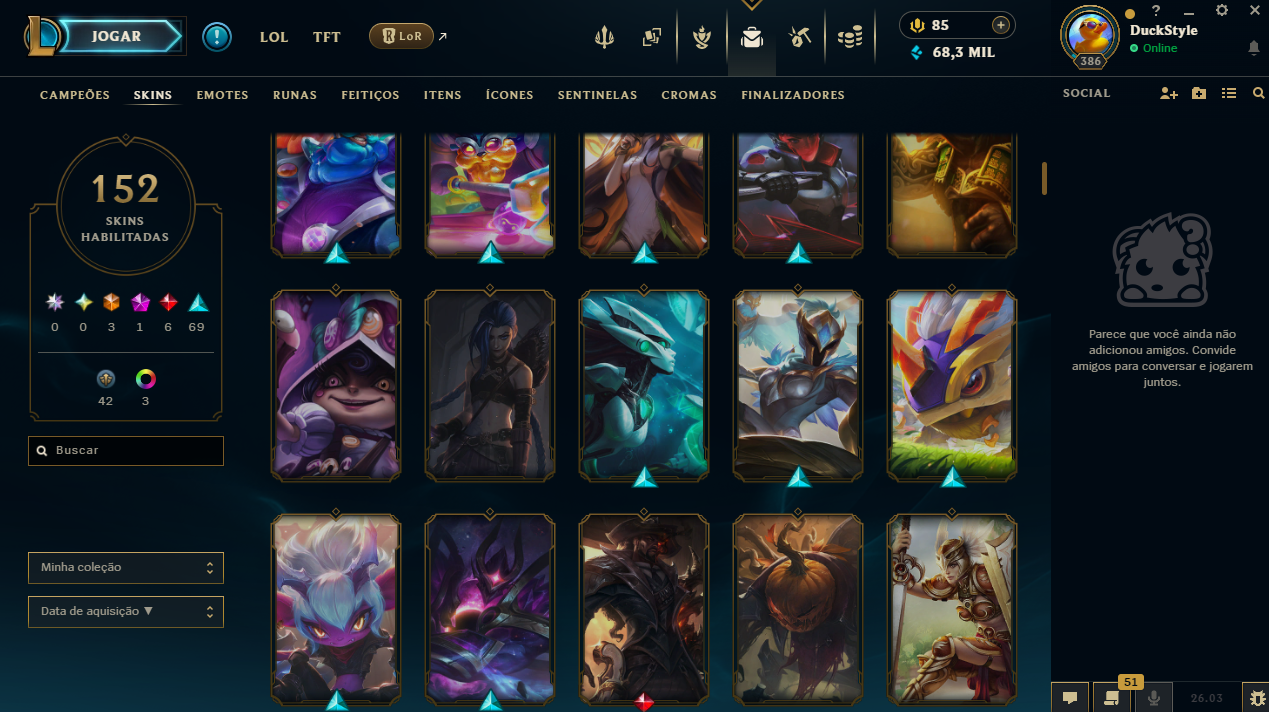Viewport: 1269px width, 712px height.
Task: Open the Minha coleção filter dropdown
Action: (x=126, y=568)
